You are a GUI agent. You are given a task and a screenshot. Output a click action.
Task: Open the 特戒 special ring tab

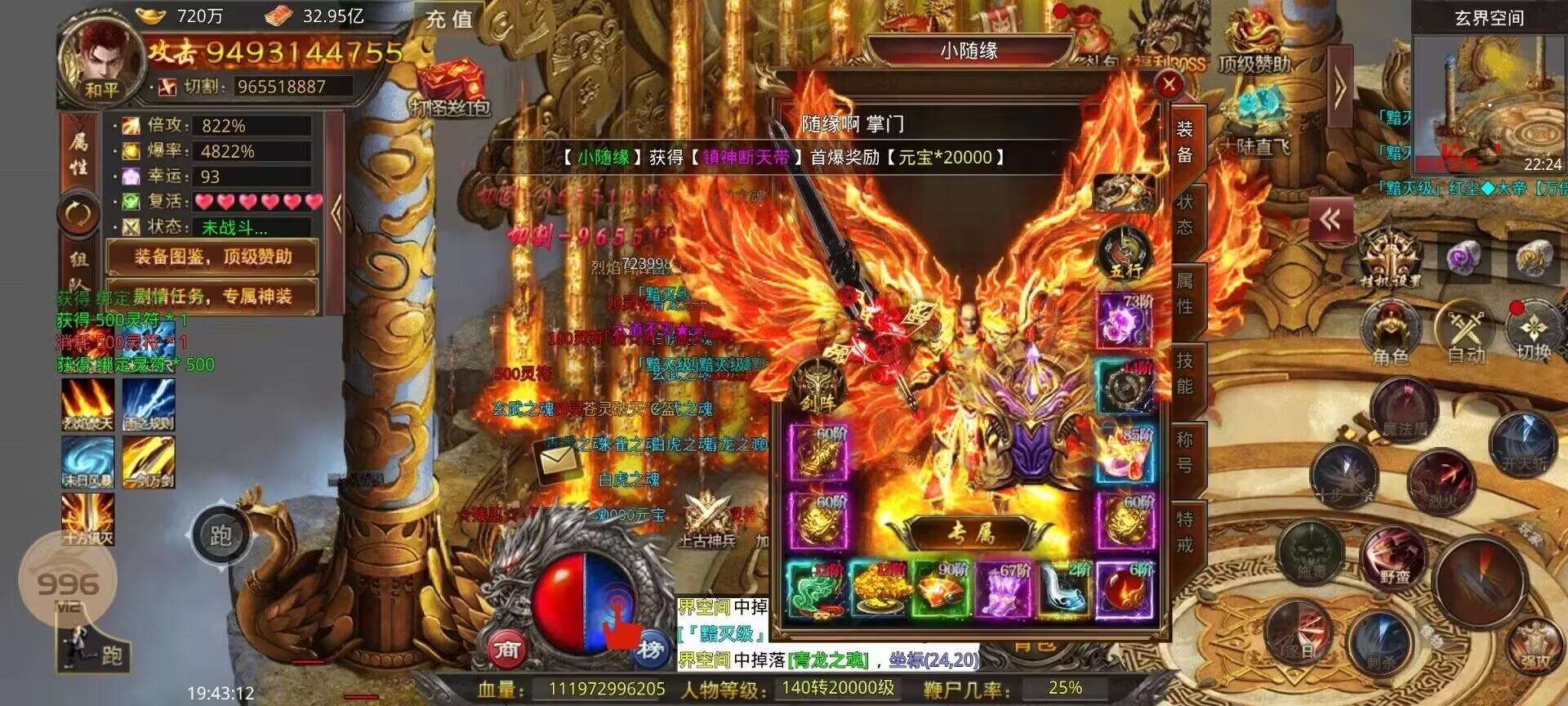click(x=1184, y=531)
